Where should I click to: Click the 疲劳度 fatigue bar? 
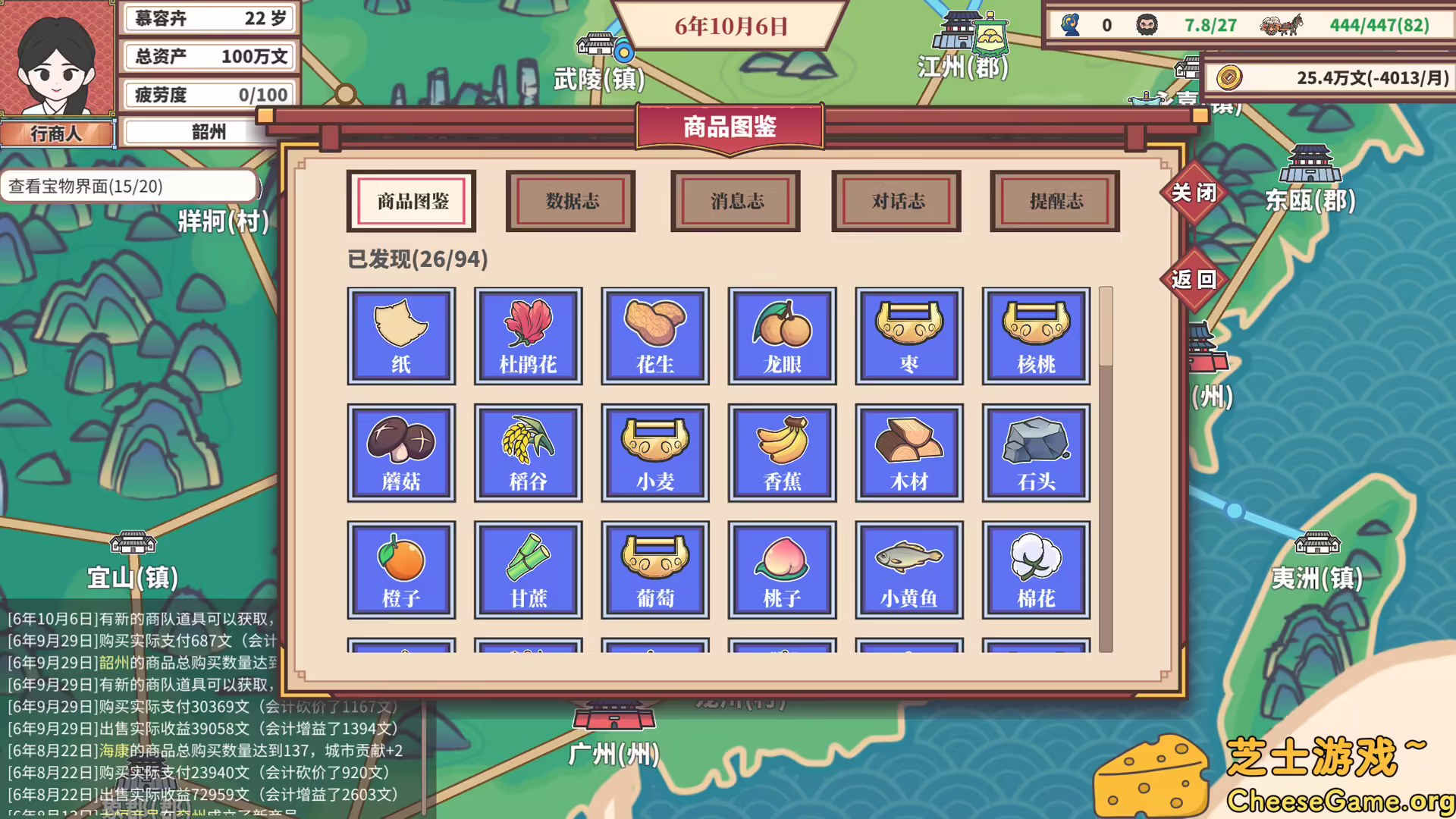pyautogui.click(x=209, y=94)
